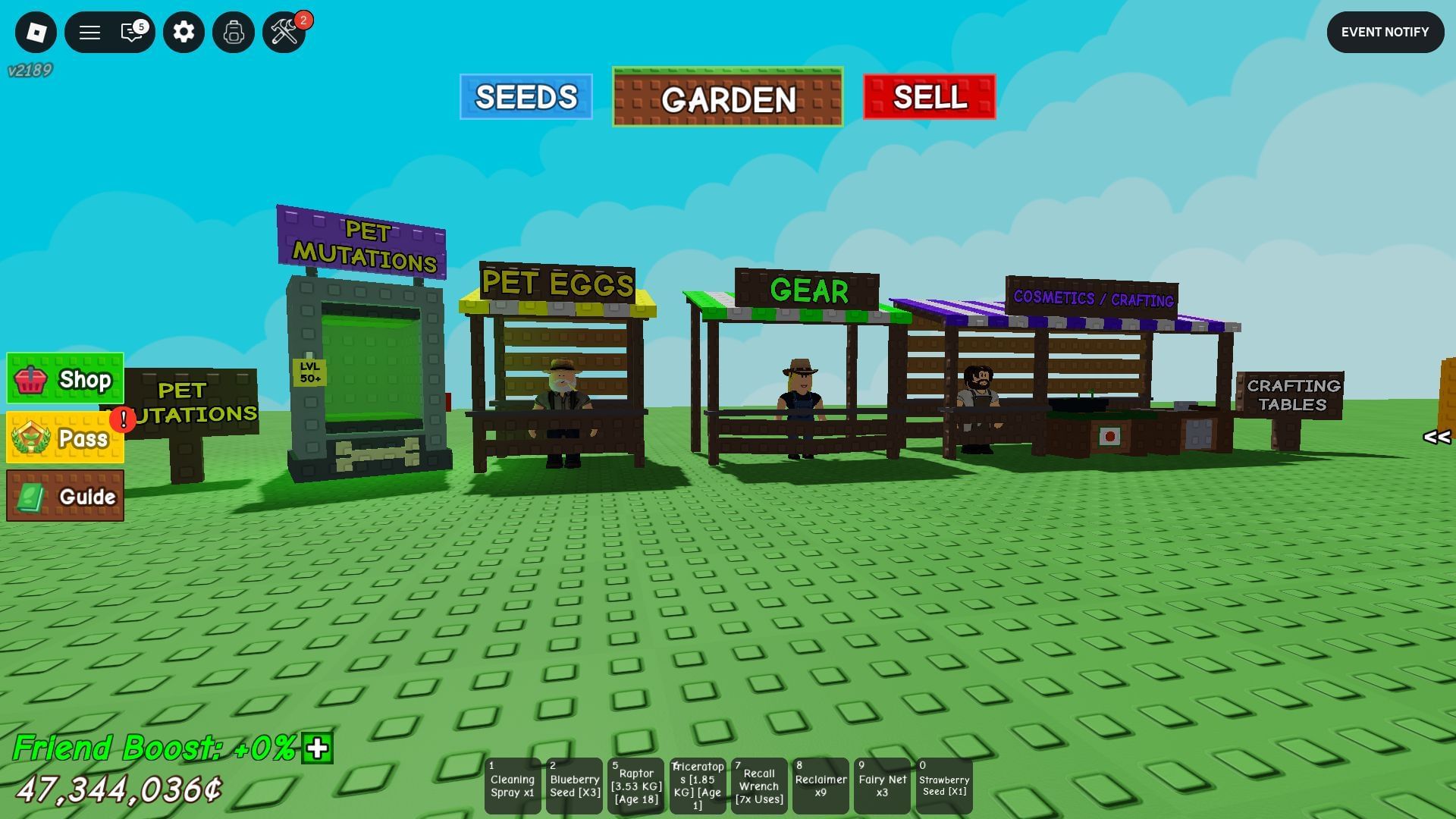Screen dimensions: 1456x819
Task: Click the trophy icon on Pass
Action: 30,438
